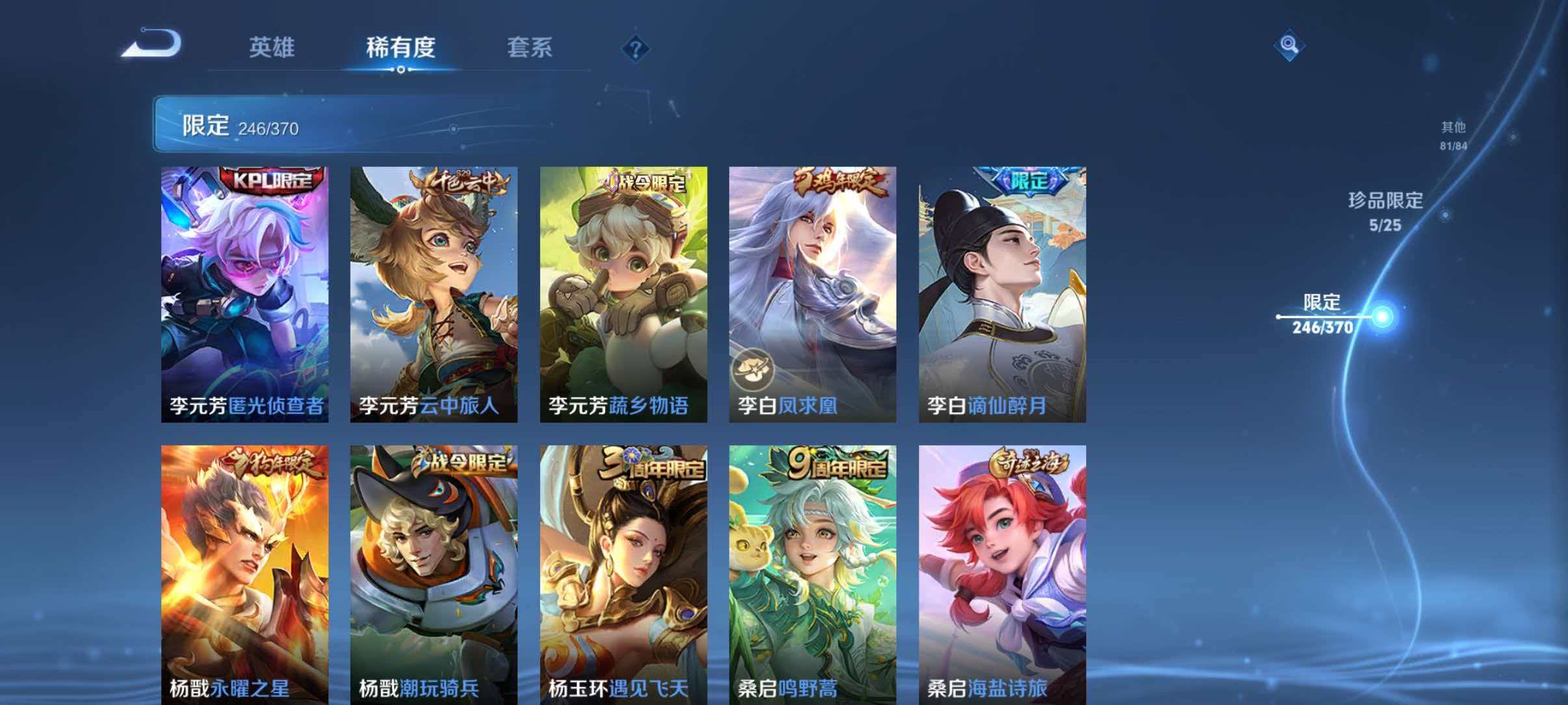
Task: Select the 杨玉环遇见飞天 skin thumbnail
Action: (x=621, y=572)
